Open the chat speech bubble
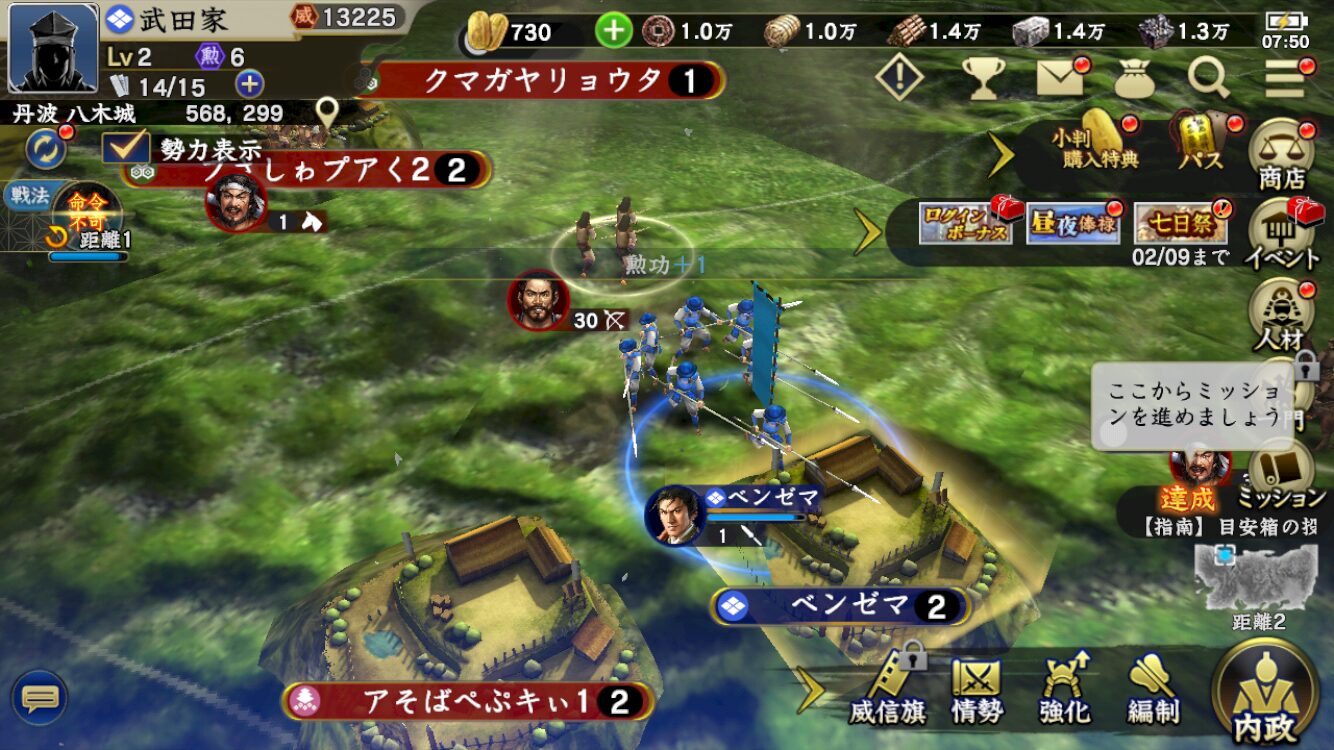 point(39,697)
